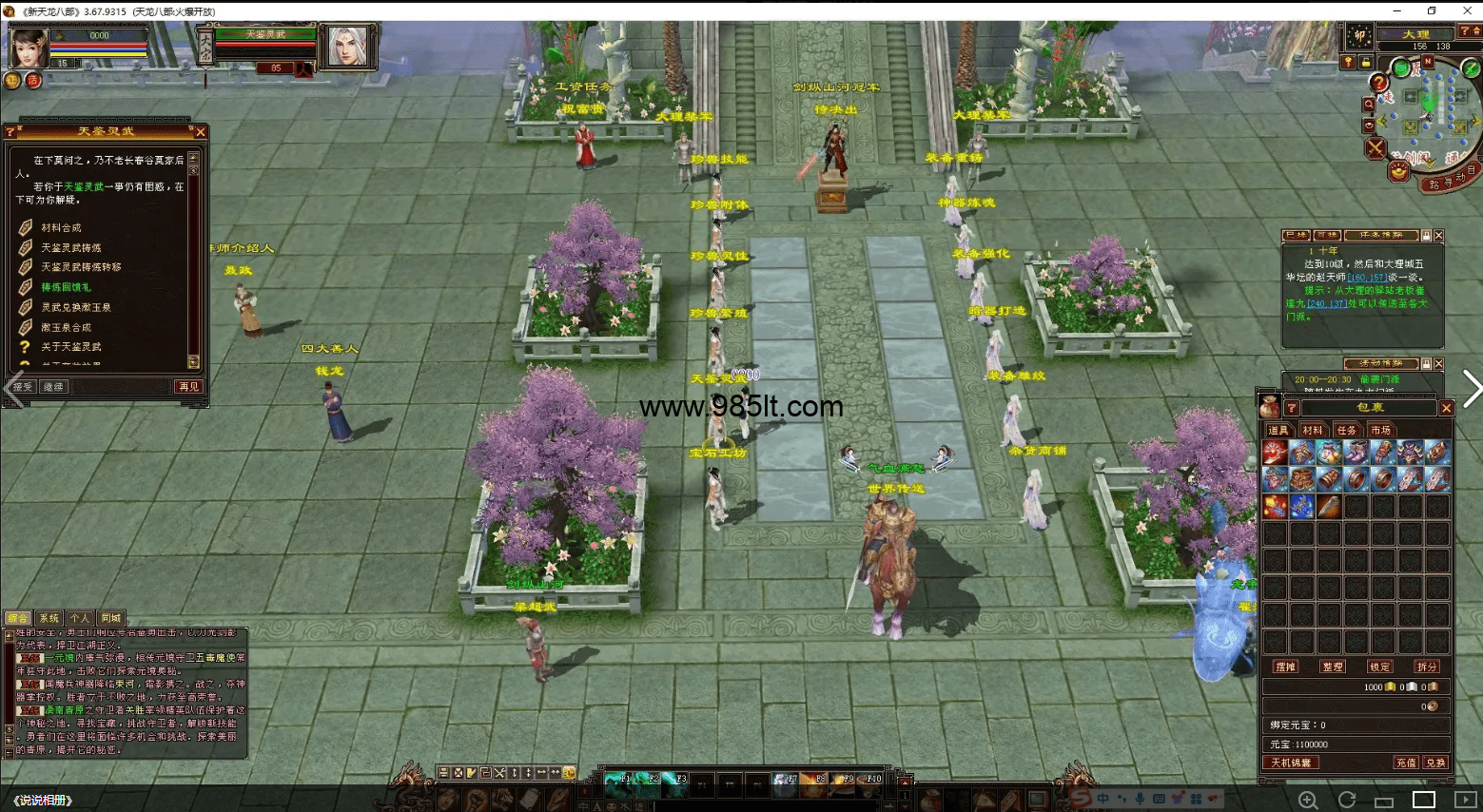Maximize the game window

(x=1432, y=10)
